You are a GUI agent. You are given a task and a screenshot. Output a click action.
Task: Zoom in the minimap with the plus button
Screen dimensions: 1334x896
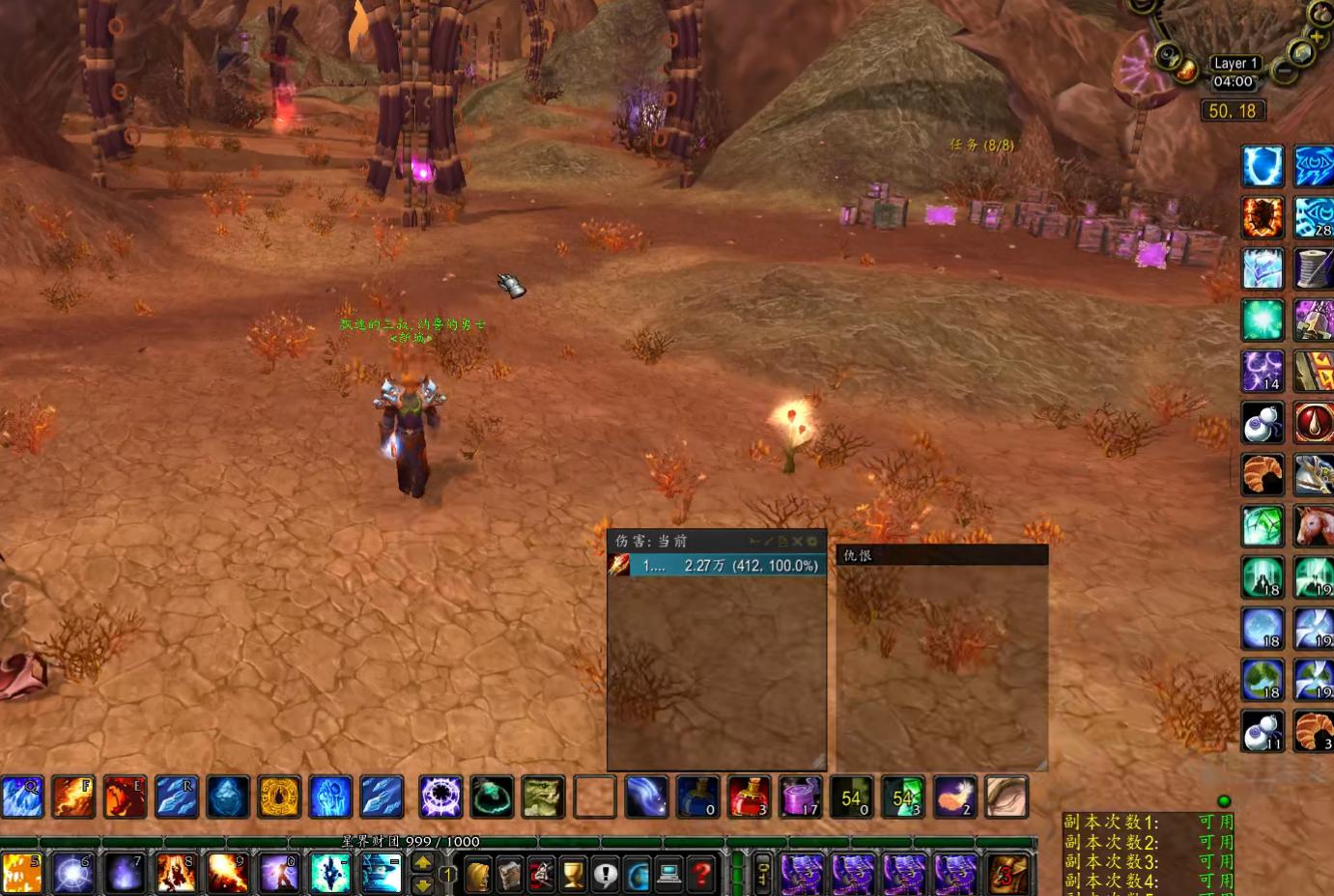click(1317, 37)
